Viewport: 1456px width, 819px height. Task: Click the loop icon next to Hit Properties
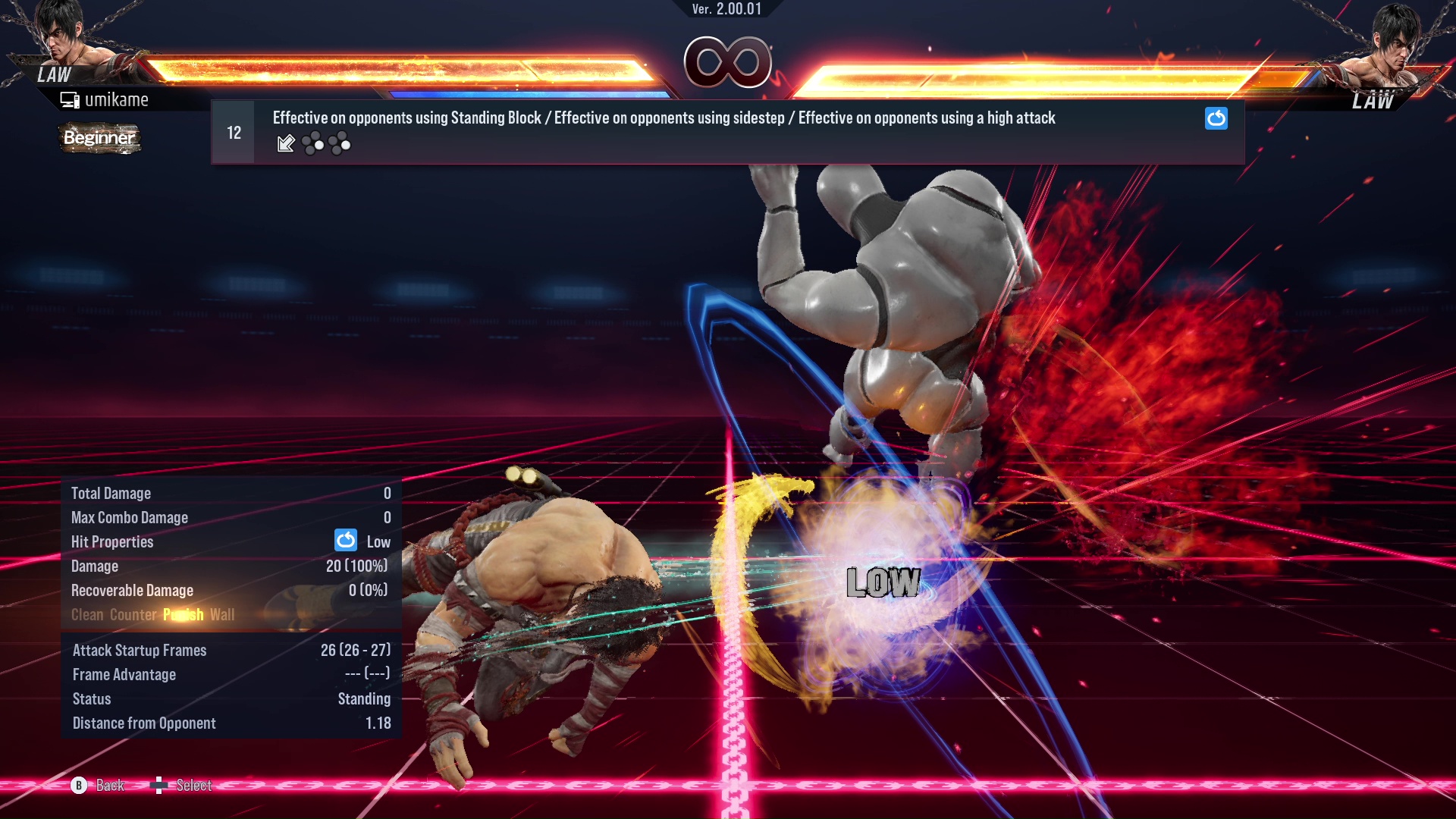coord(345,541)
